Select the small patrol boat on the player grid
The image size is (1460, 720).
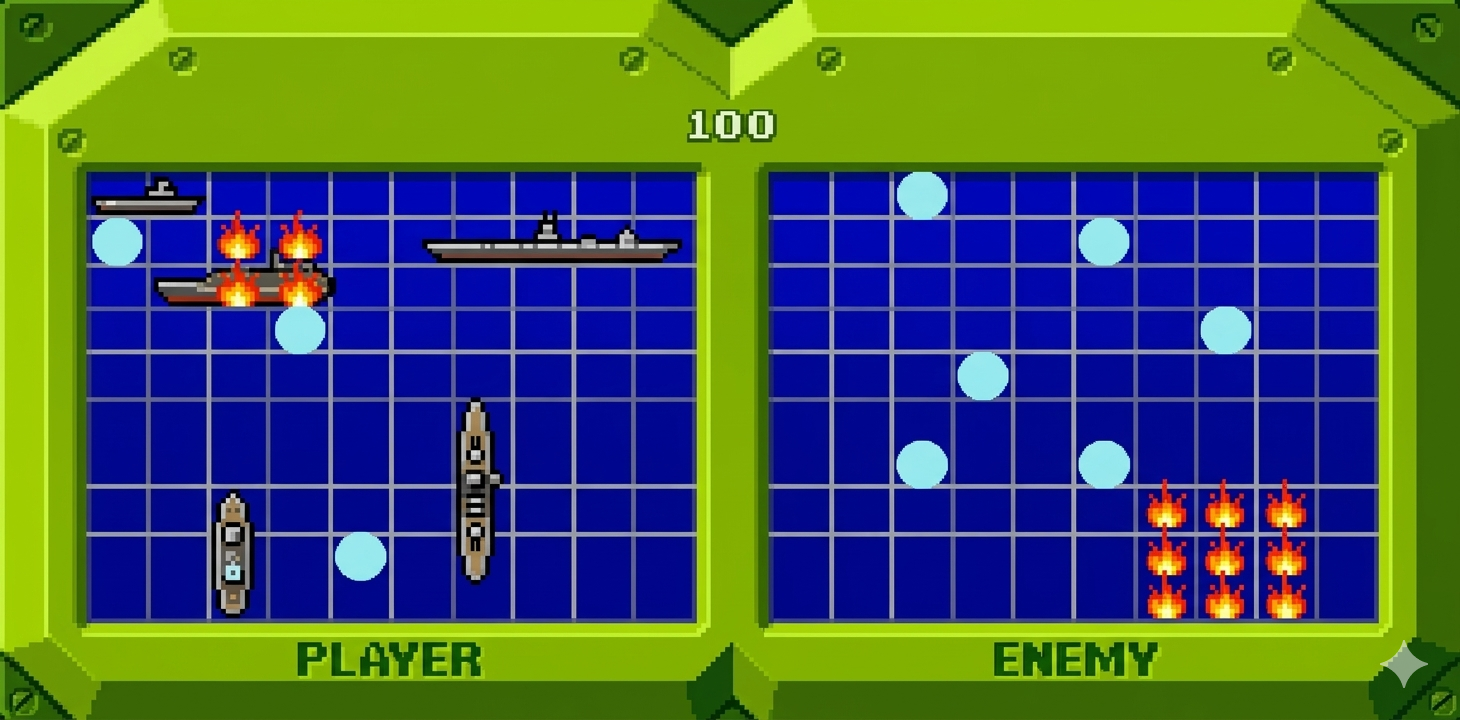point(147,197)
